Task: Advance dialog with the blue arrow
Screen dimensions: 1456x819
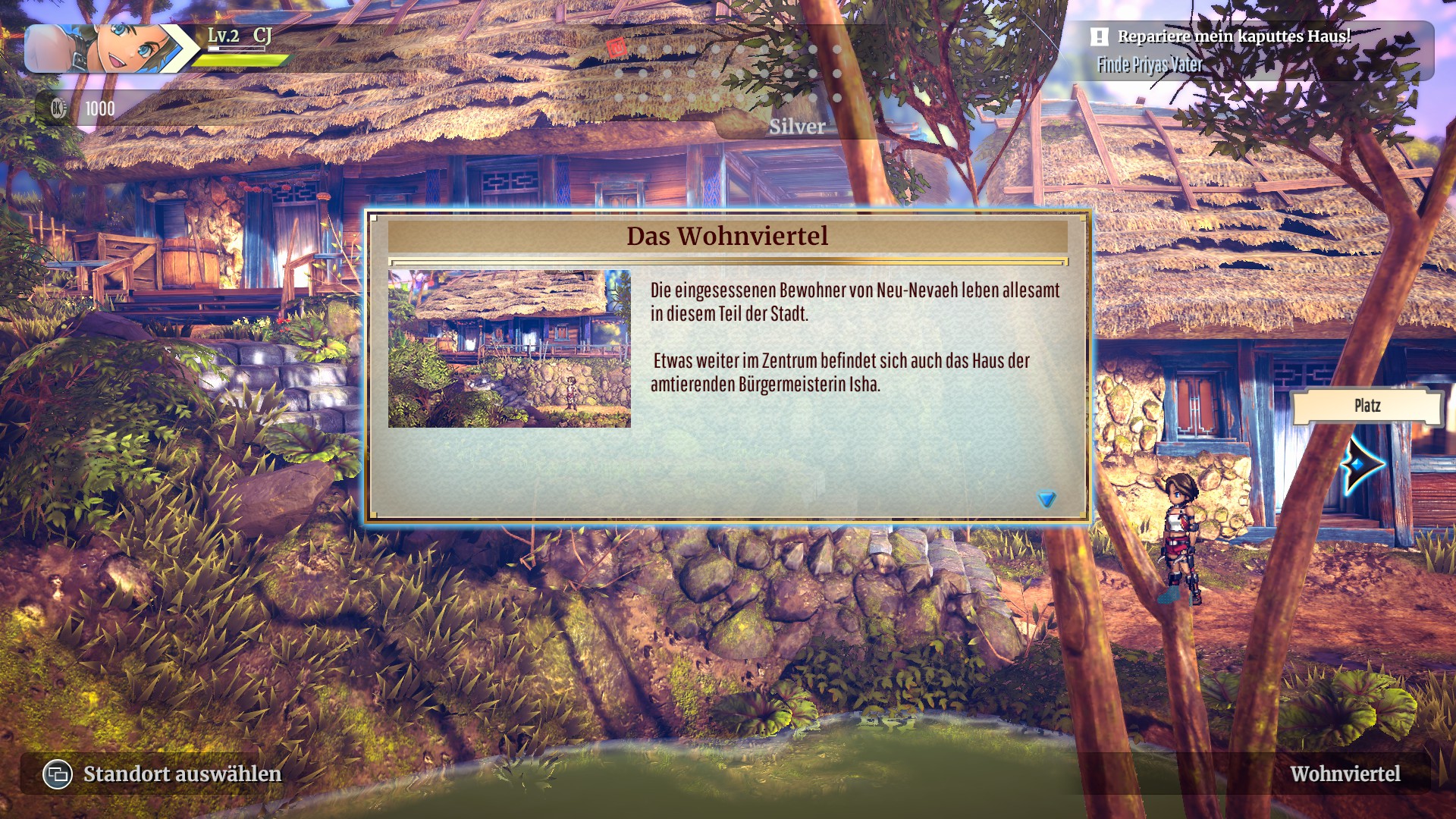Action: pyautogui.click(x=1046, y=499)
